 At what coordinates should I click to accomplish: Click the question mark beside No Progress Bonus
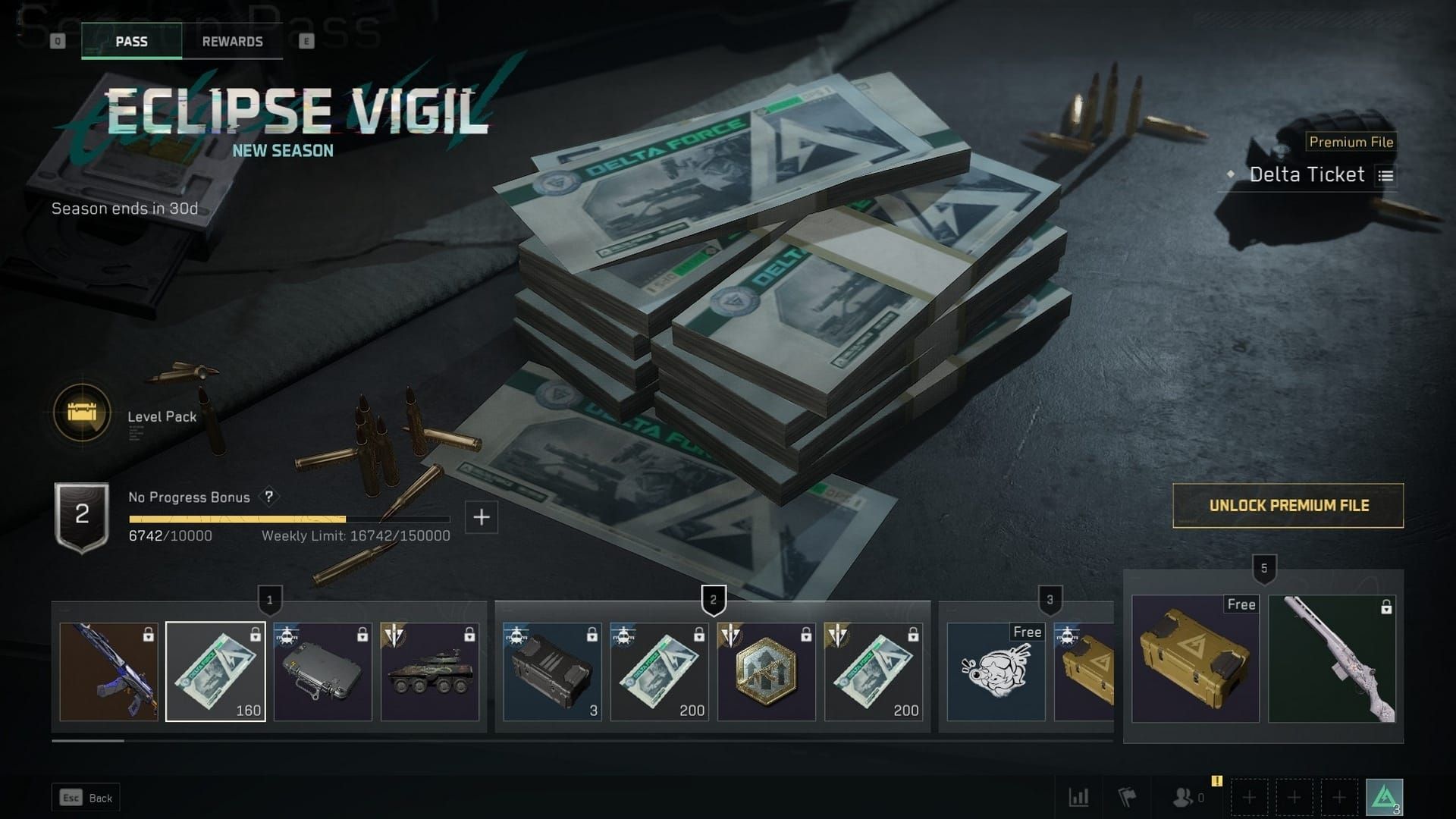coord(268,497)
